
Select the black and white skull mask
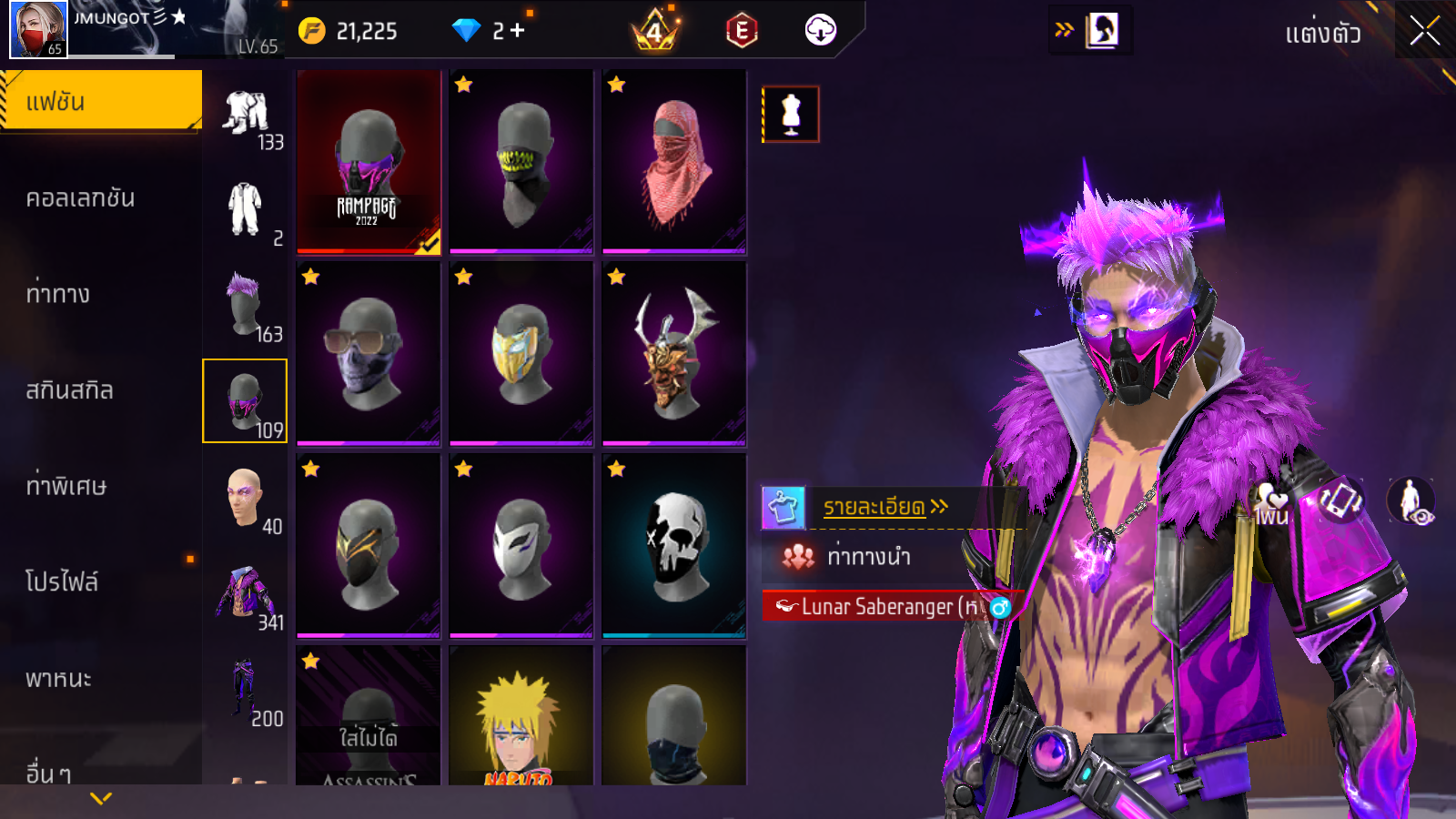[674, 546]
